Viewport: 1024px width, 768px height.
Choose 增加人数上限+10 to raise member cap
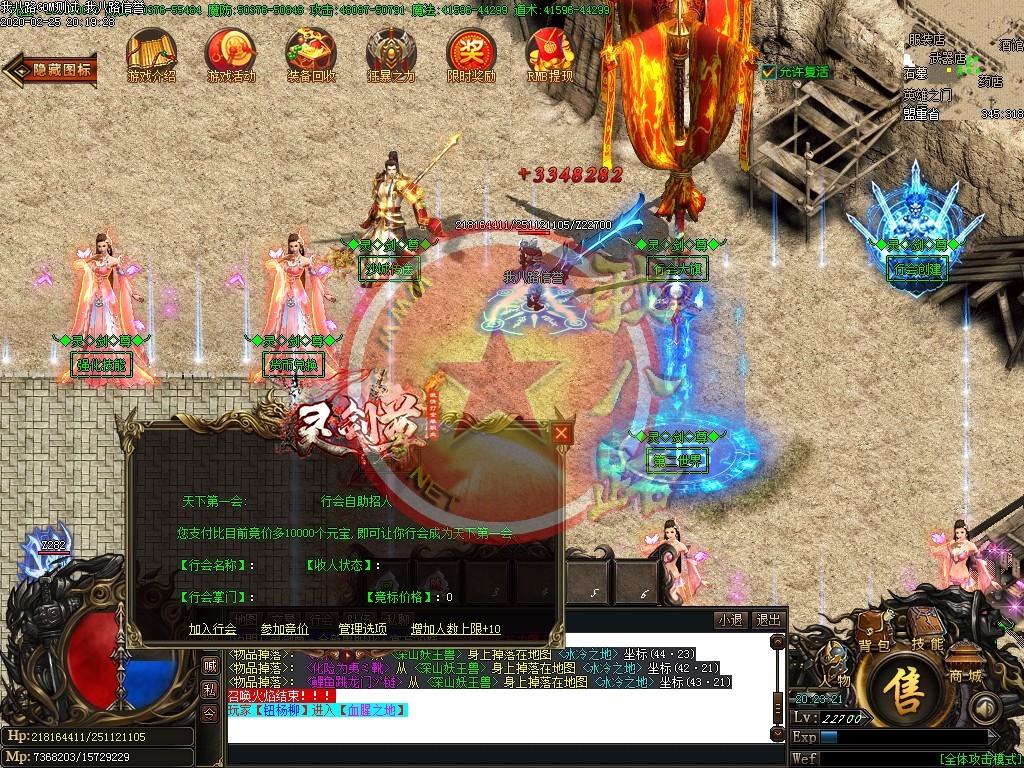coord(455,629)
